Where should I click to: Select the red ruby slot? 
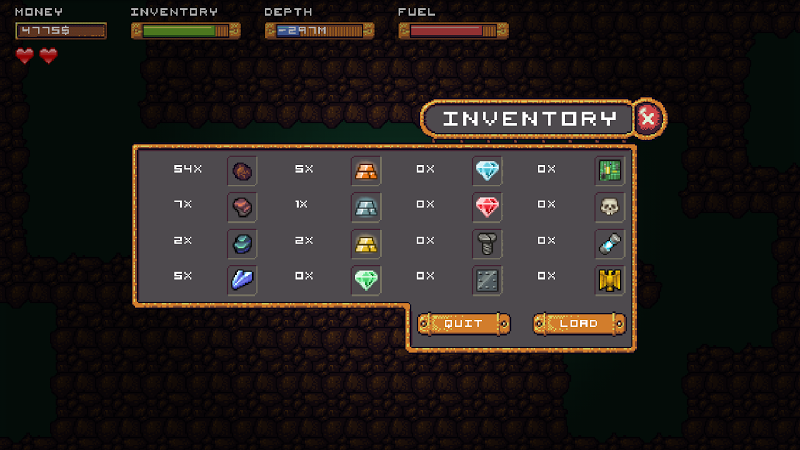[x=487, y=207]
